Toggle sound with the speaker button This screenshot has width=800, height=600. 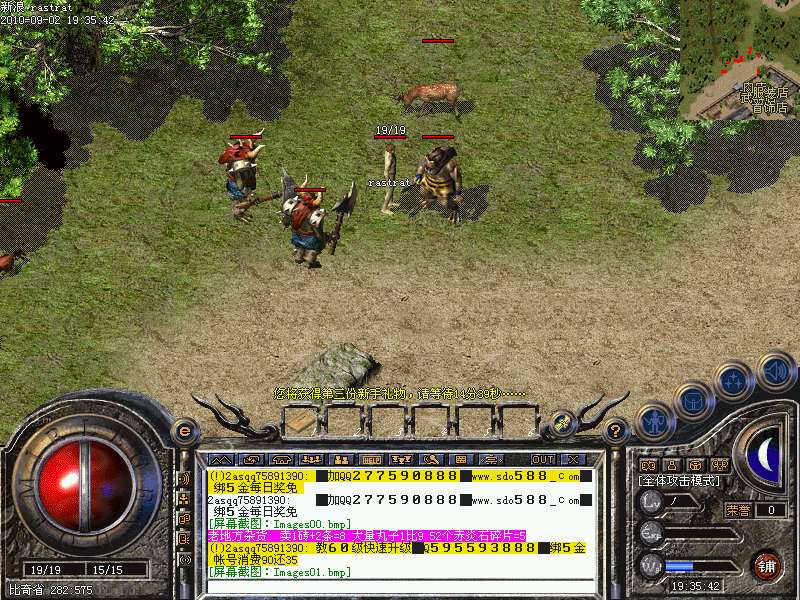[x=775, y=372]
